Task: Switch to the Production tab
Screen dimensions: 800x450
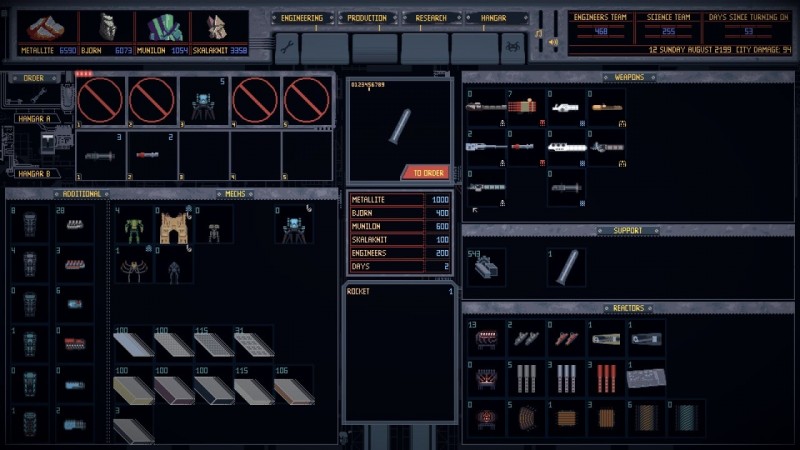Action: coord(369,18)
